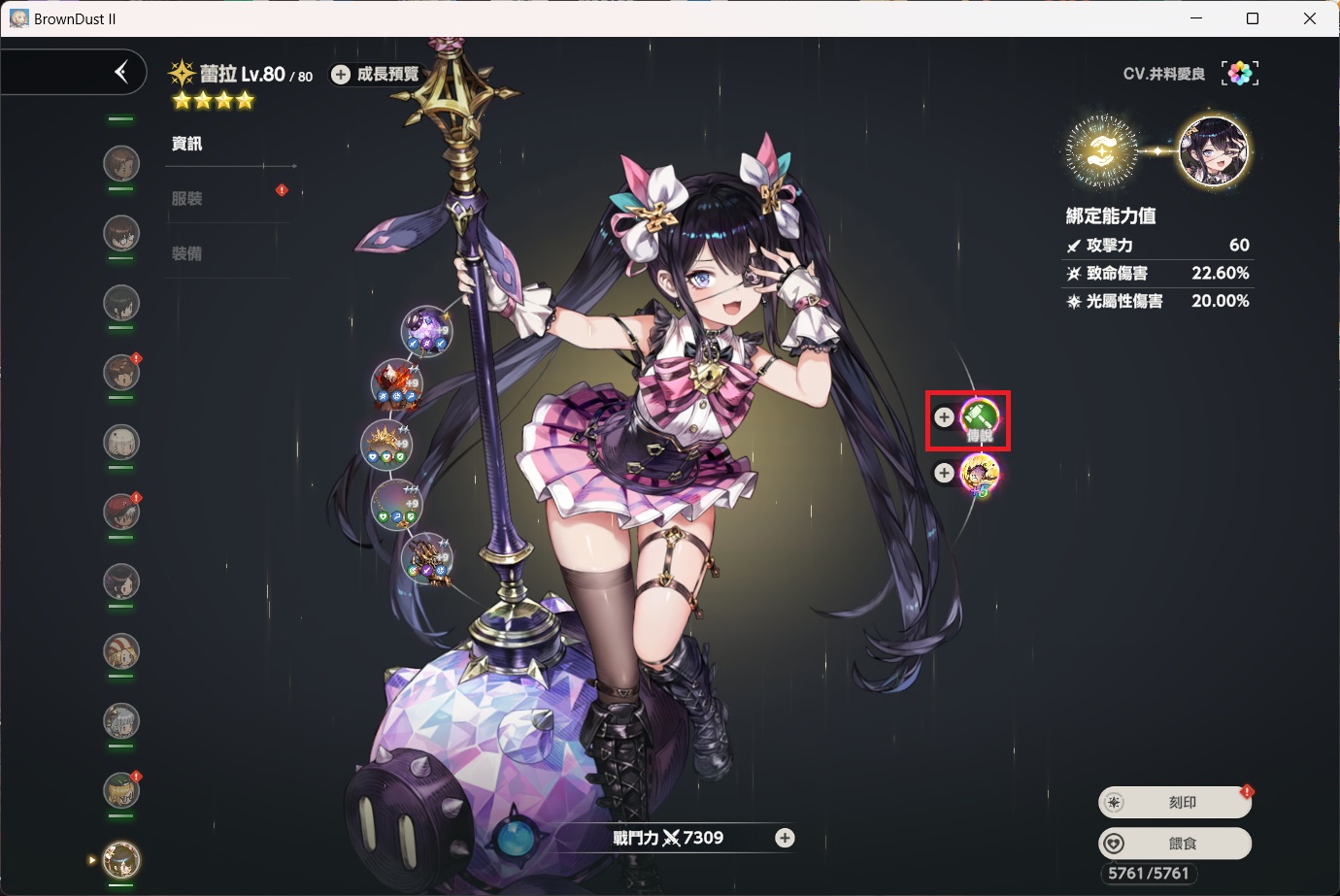Open the 成長預覽 growth preview
This screenshot has height=896, width=1340.
point(376,75)
